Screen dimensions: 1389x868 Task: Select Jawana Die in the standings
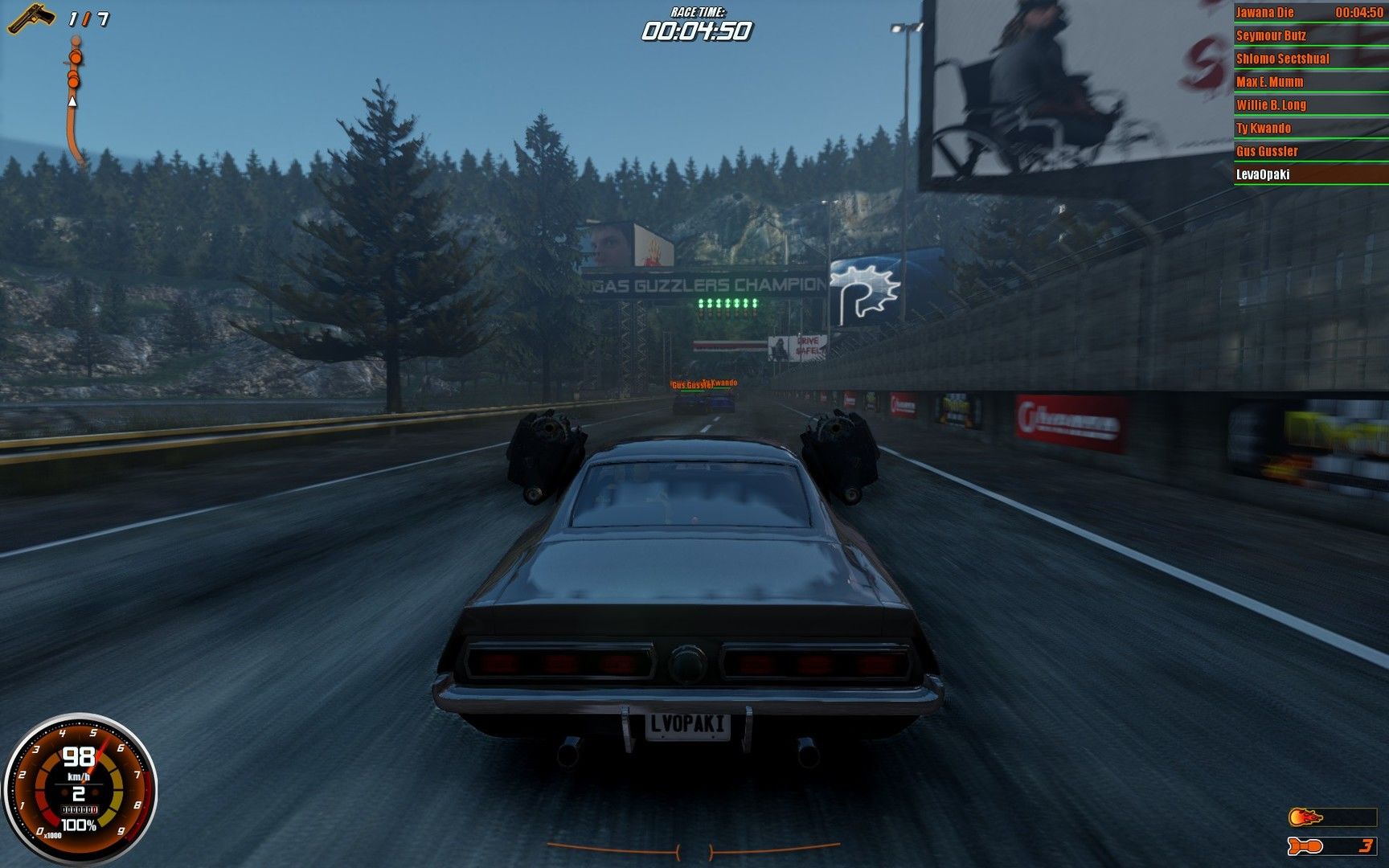(x=1310, y=13)
